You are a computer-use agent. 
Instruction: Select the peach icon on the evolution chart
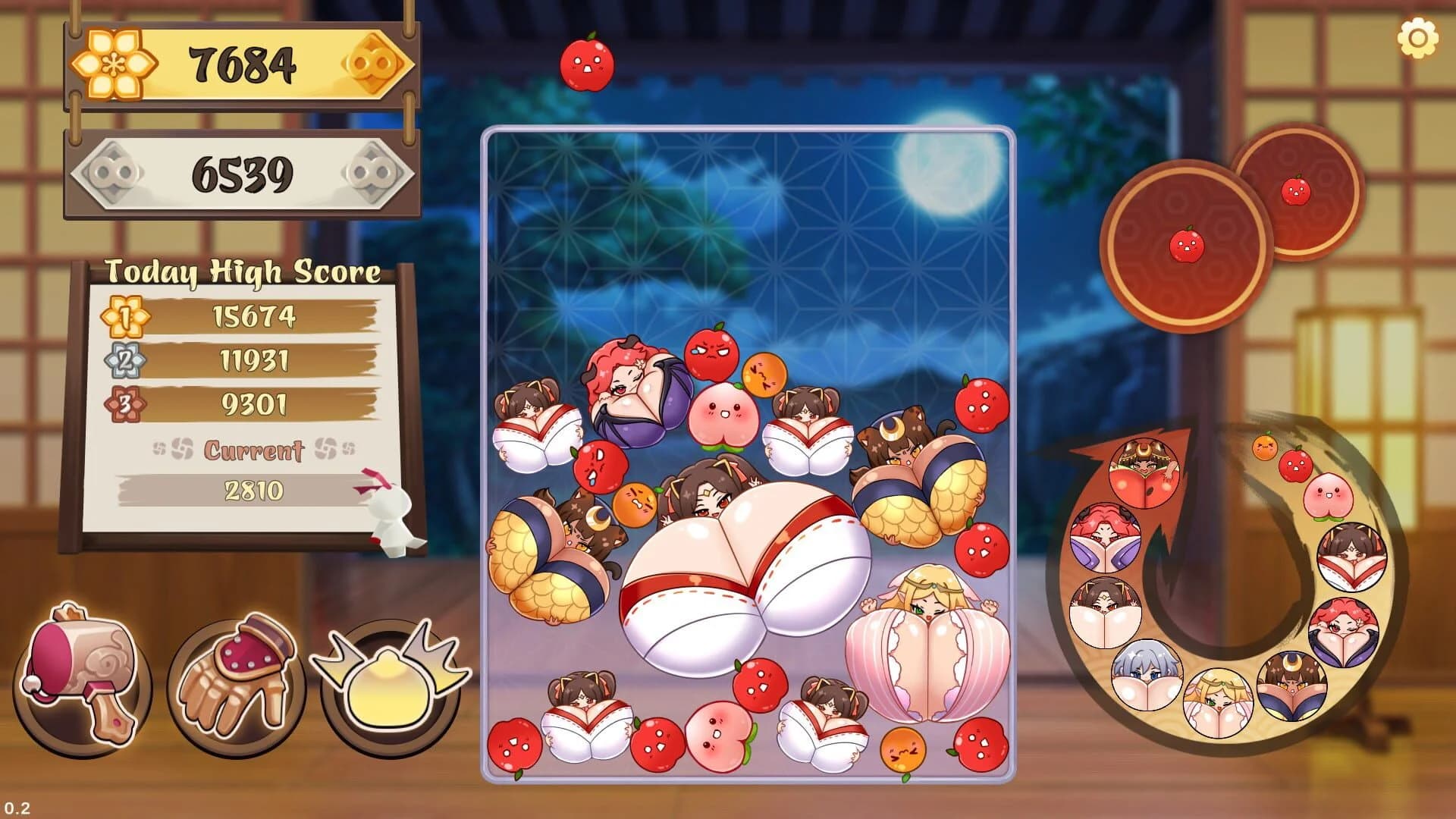pos(1327,496)
